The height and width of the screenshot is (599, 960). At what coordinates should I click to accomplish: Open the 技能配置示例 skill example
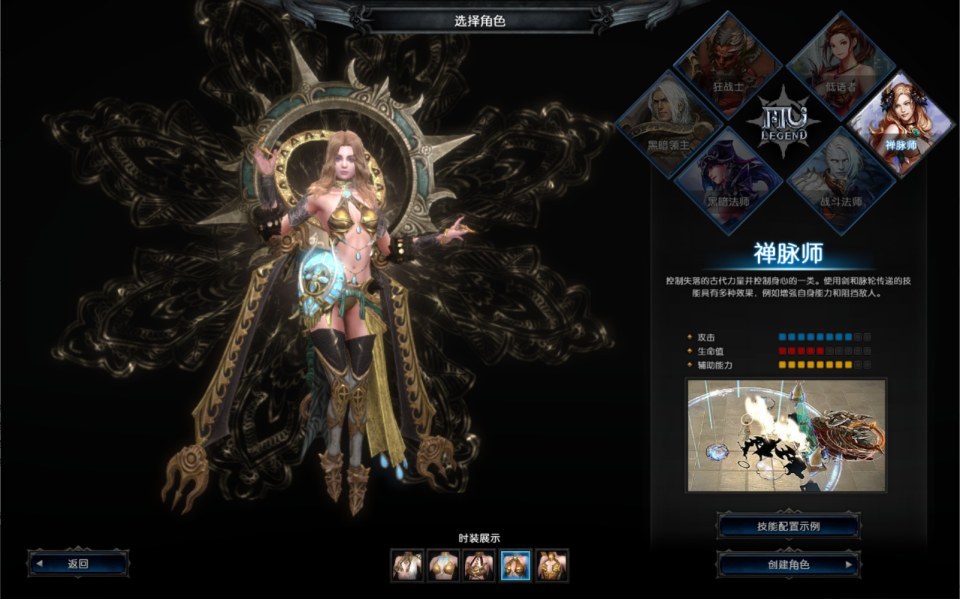(788, 526)
